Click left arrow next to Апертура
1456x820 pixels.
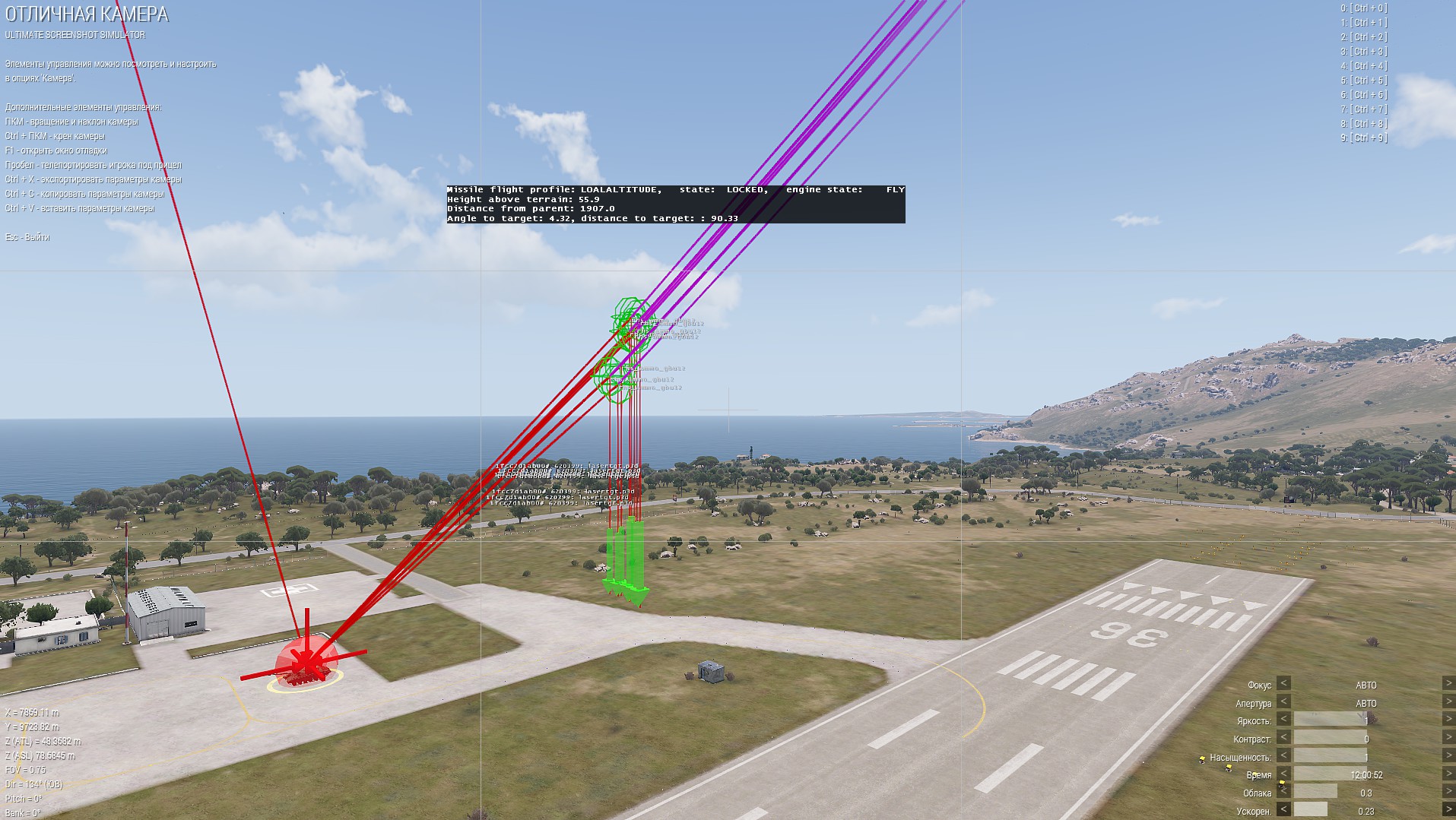[1283, 701]
